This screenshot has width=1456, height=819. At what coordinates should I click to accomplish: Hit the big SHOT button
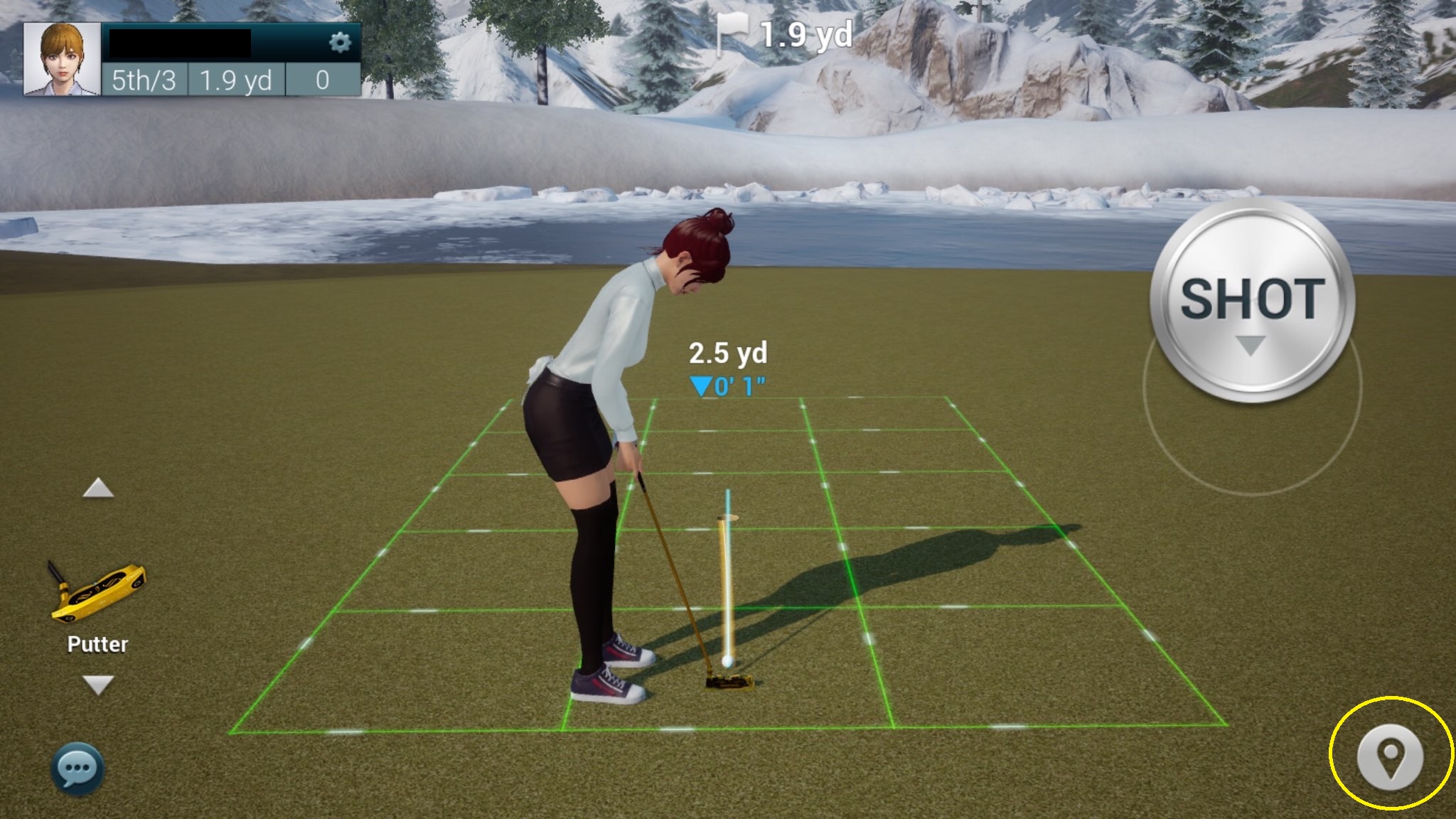[x=1252, y=301]
